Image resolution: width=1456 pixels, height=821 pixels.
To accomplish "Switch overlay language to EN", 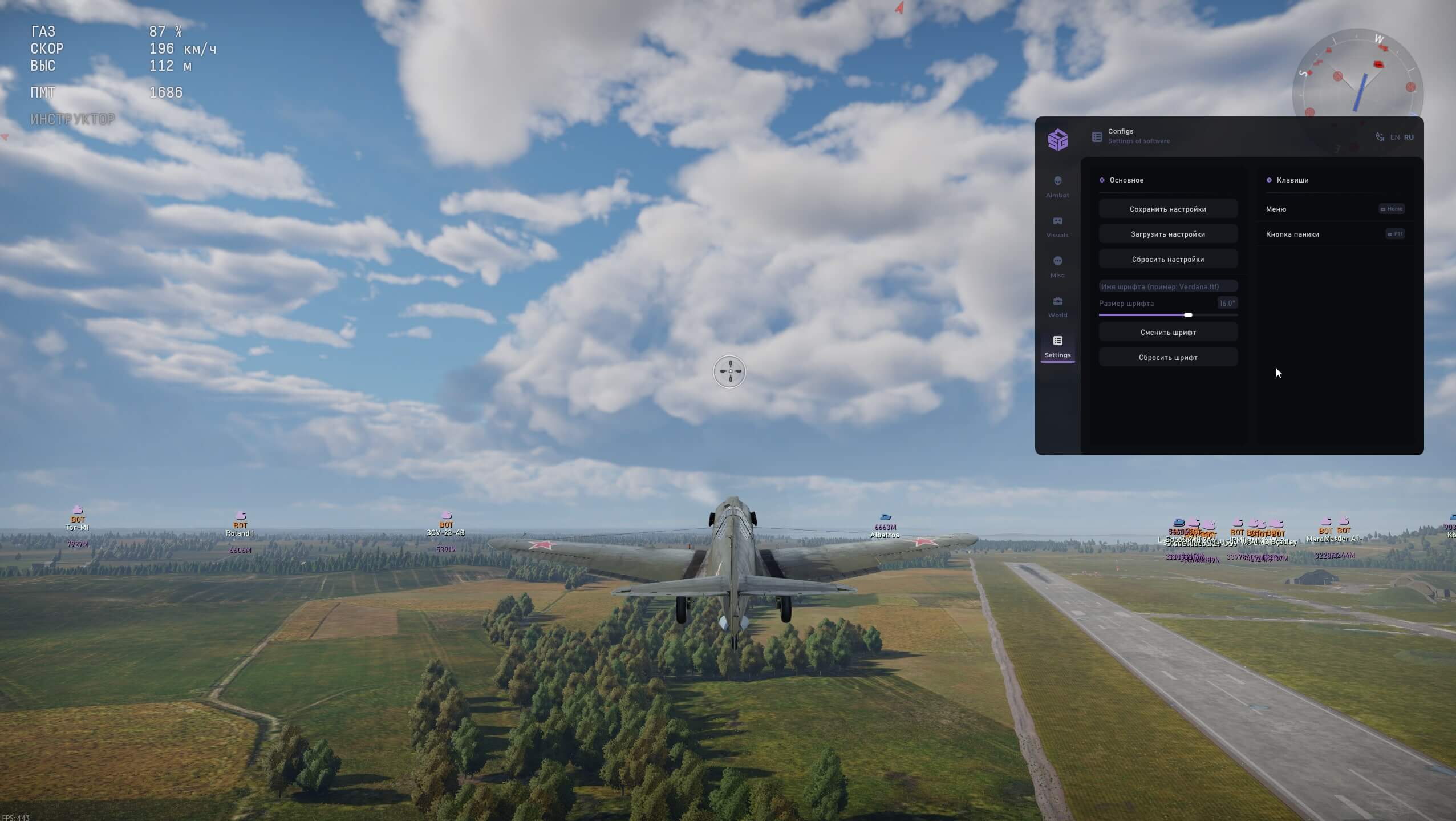I will (x=1394, y=137).
